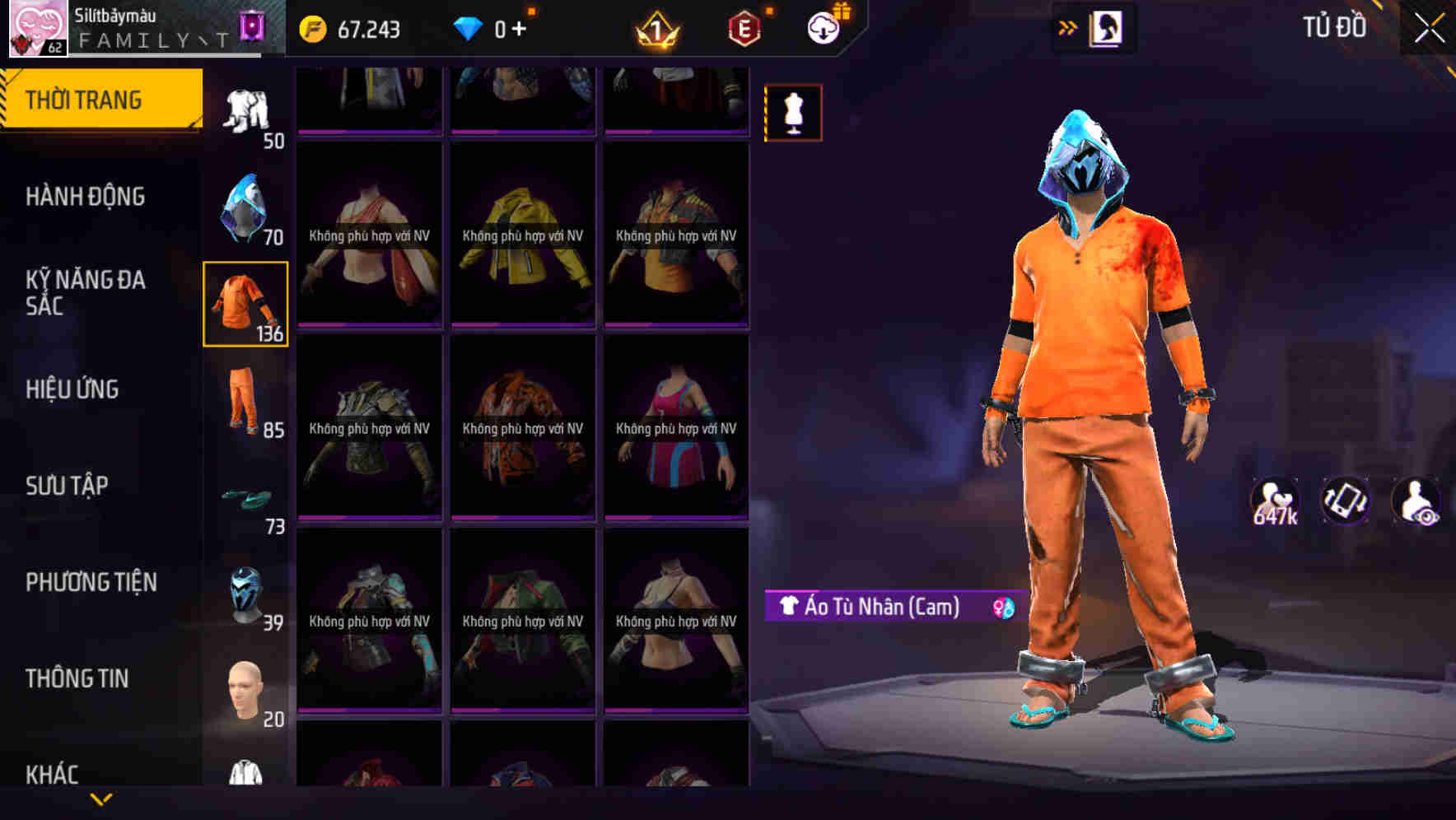1456x820 pixels.
Task: Open the diamond top-up with the plus icon
Action: click(519, 27)
